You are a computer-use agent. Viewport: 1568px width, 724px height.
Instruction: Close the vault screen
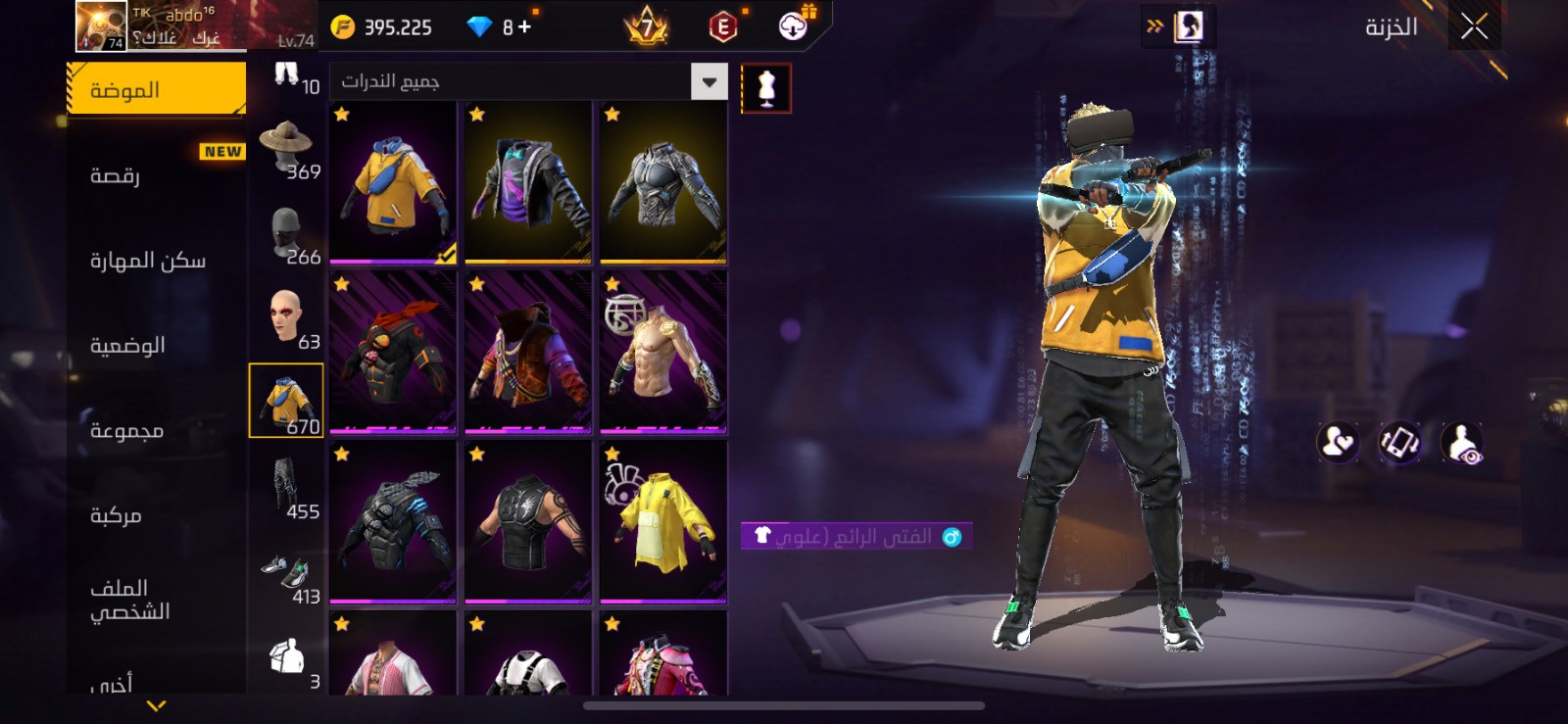(x=1474, y=27)
